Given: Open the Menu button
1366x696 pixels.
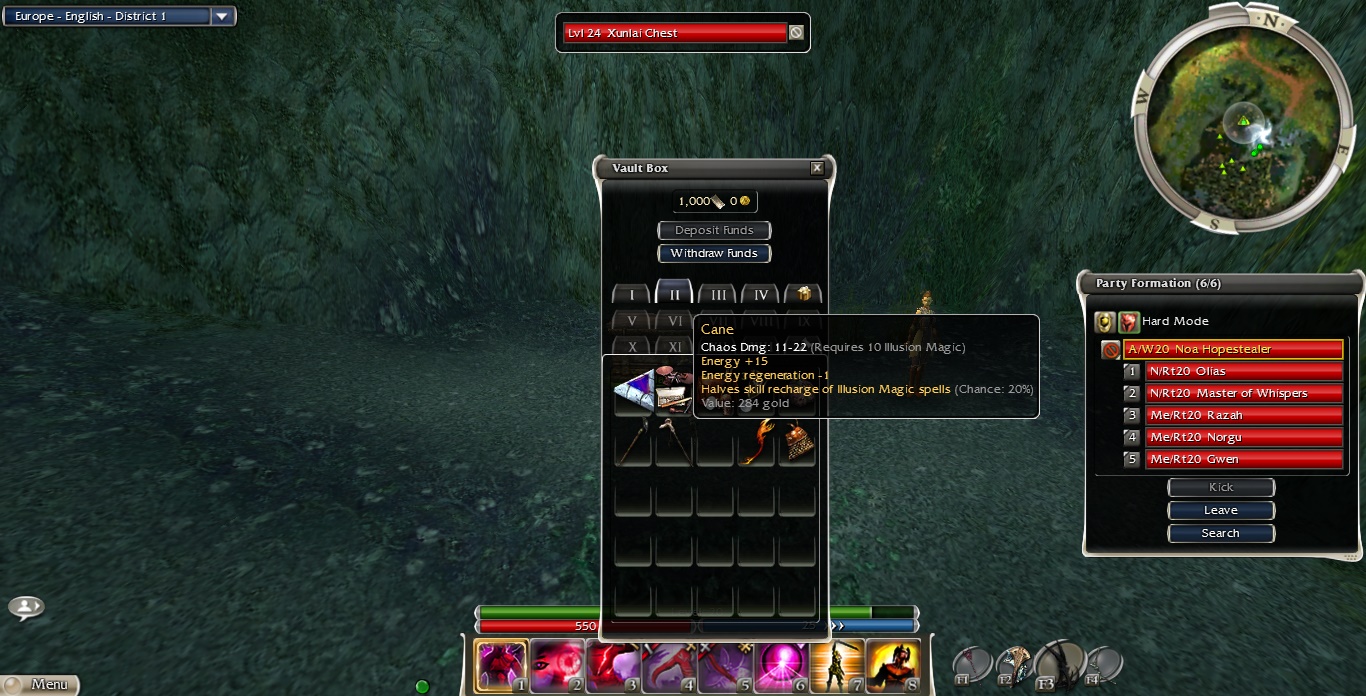Looking at the screenshot, I should 40,685.
